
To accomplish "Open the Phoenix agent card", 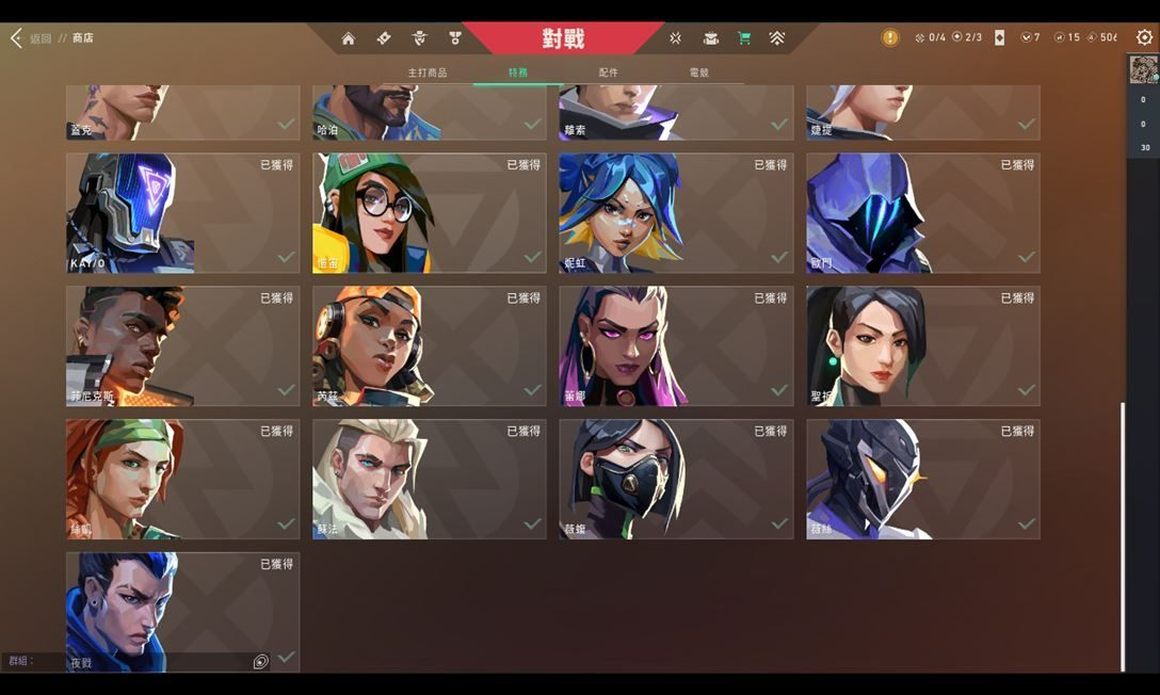I will click(x=183, y=346).
